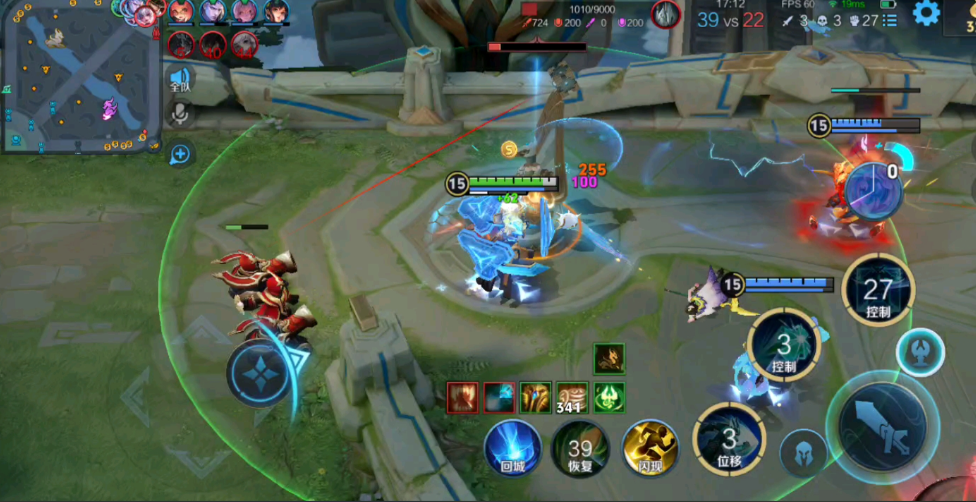
Task: Toggle the muted microphone button
Action: pos(180,112)
